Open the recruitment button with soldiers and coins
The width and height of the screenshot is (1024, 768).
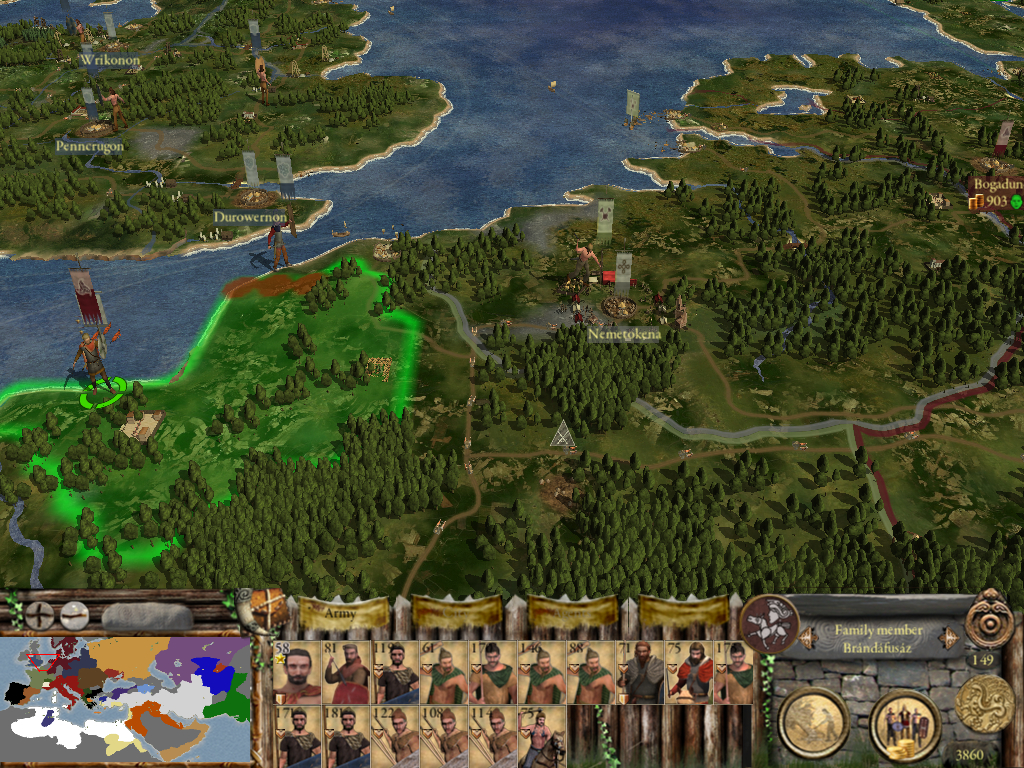(903, 722)
